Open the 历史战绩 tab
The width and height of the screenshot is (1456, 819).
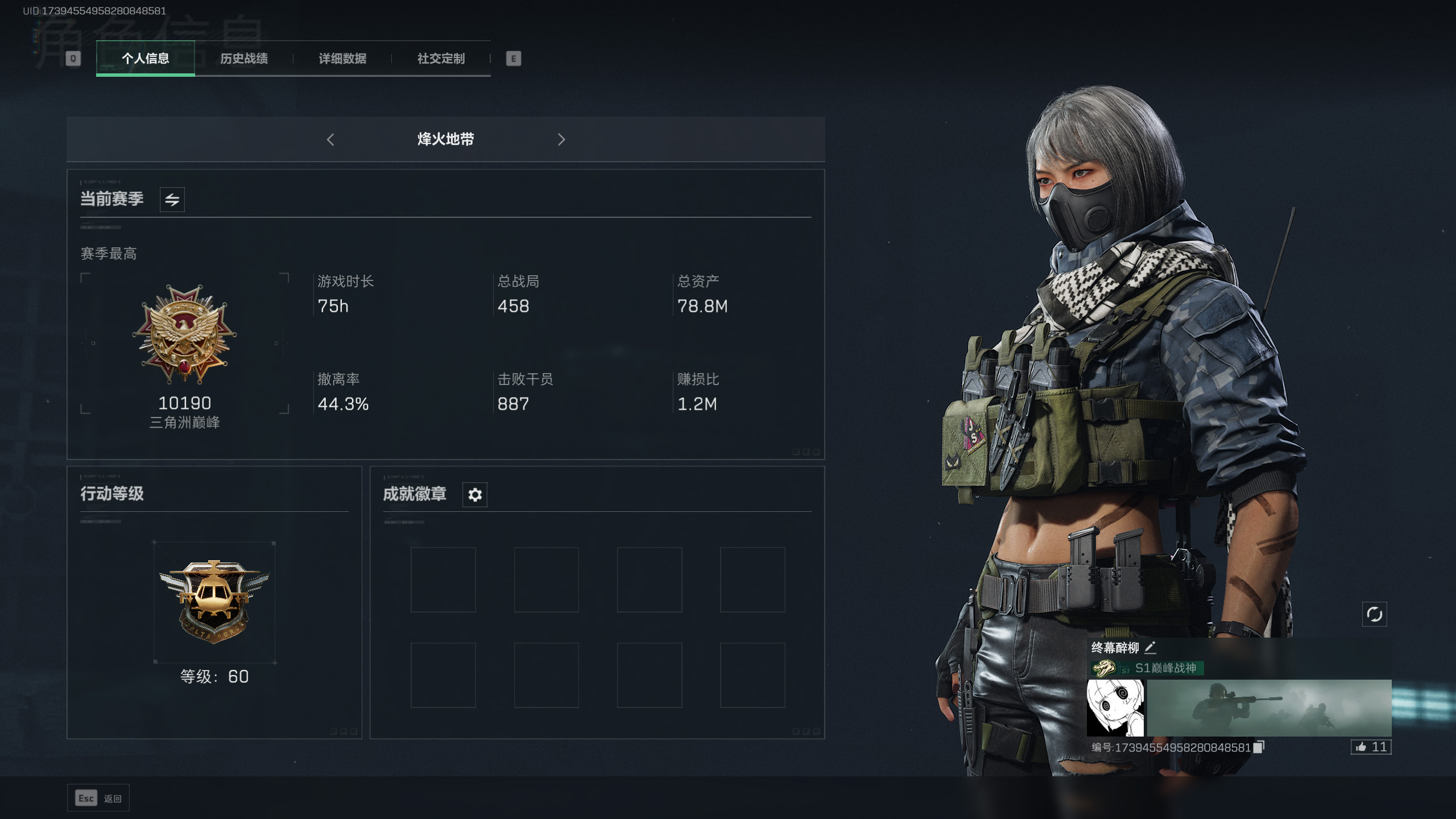244,59
